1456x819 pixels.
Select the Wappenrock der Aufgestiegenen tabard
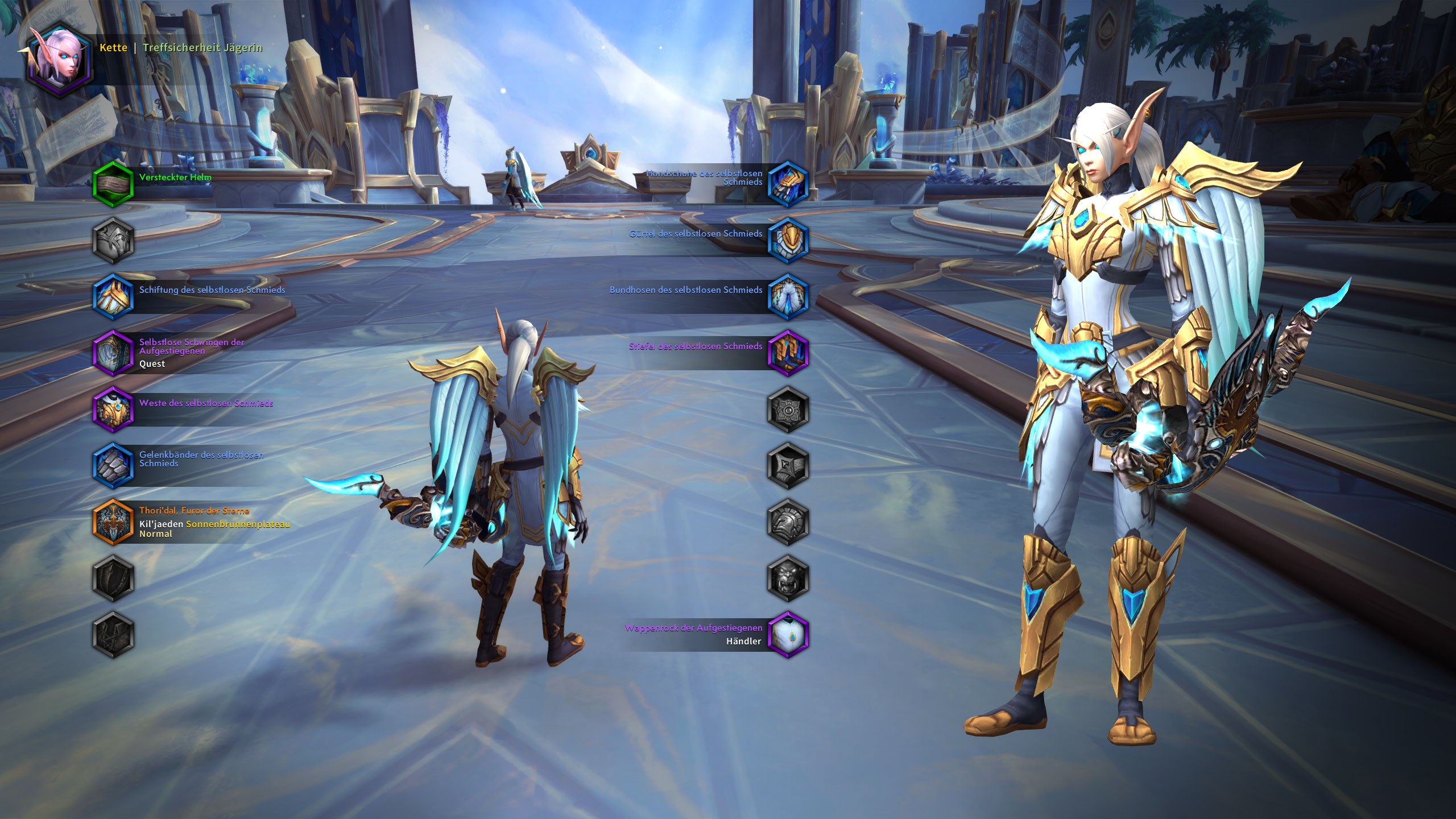coord(788,634)
